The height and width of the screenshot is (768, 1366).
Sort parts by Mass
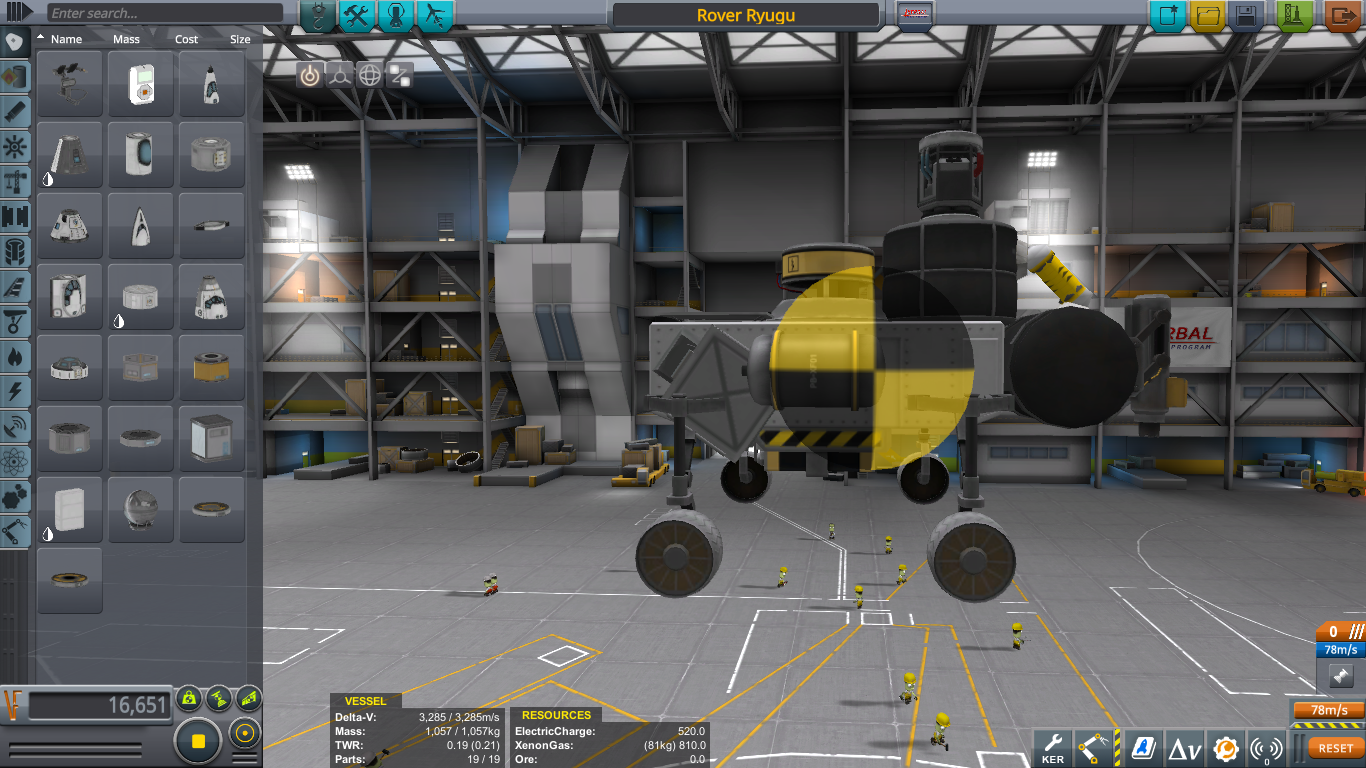click(x=127, y=39)
